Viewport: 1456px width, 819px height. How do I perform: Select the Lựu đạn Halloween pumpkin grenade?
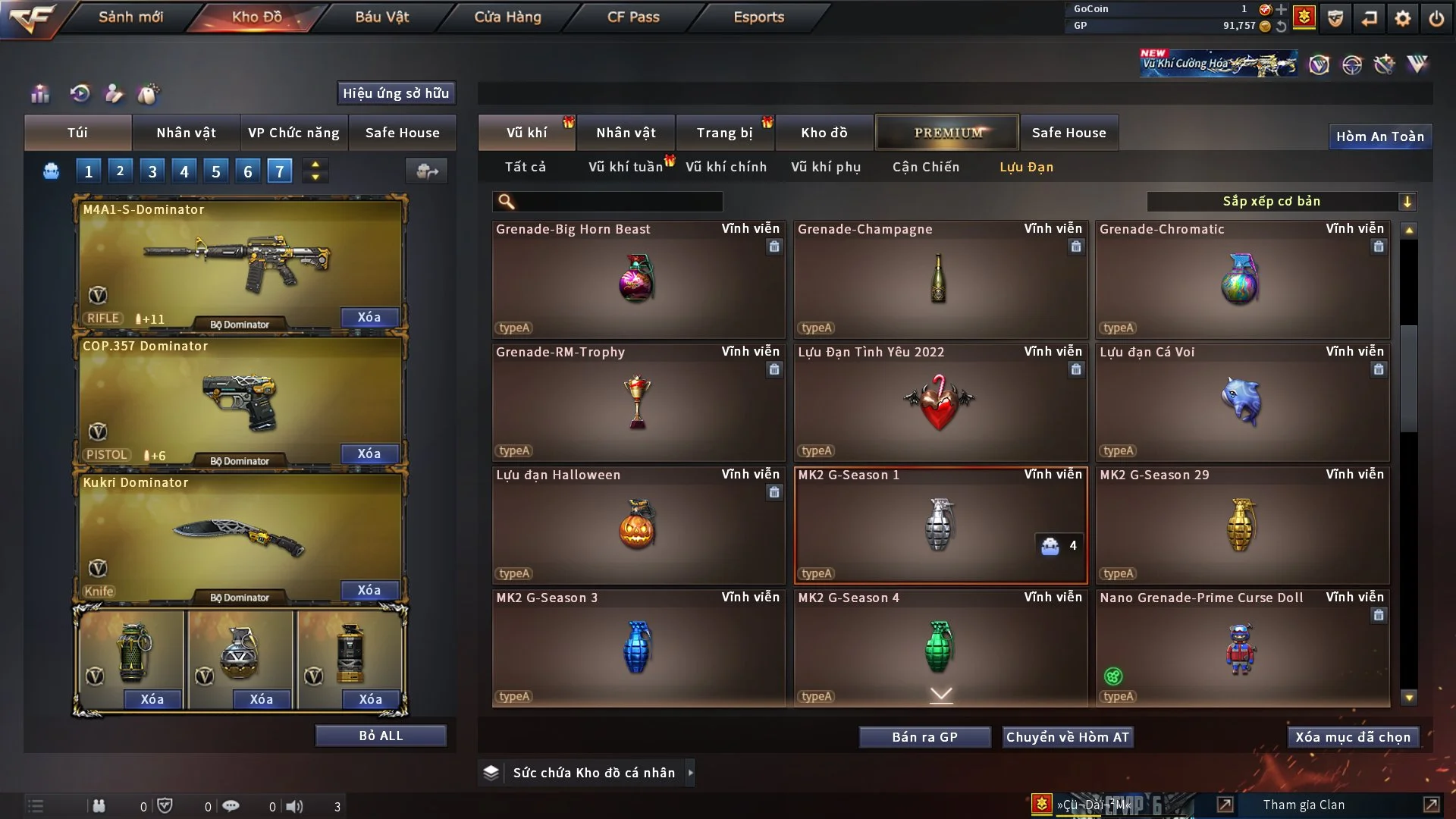638,526
